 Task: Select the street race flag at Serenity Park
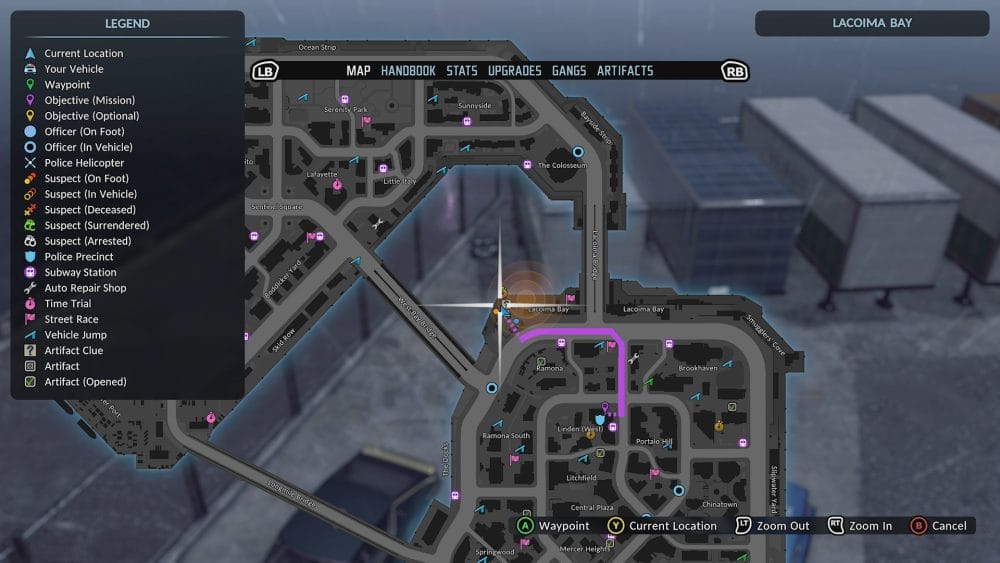click(366, 122)
